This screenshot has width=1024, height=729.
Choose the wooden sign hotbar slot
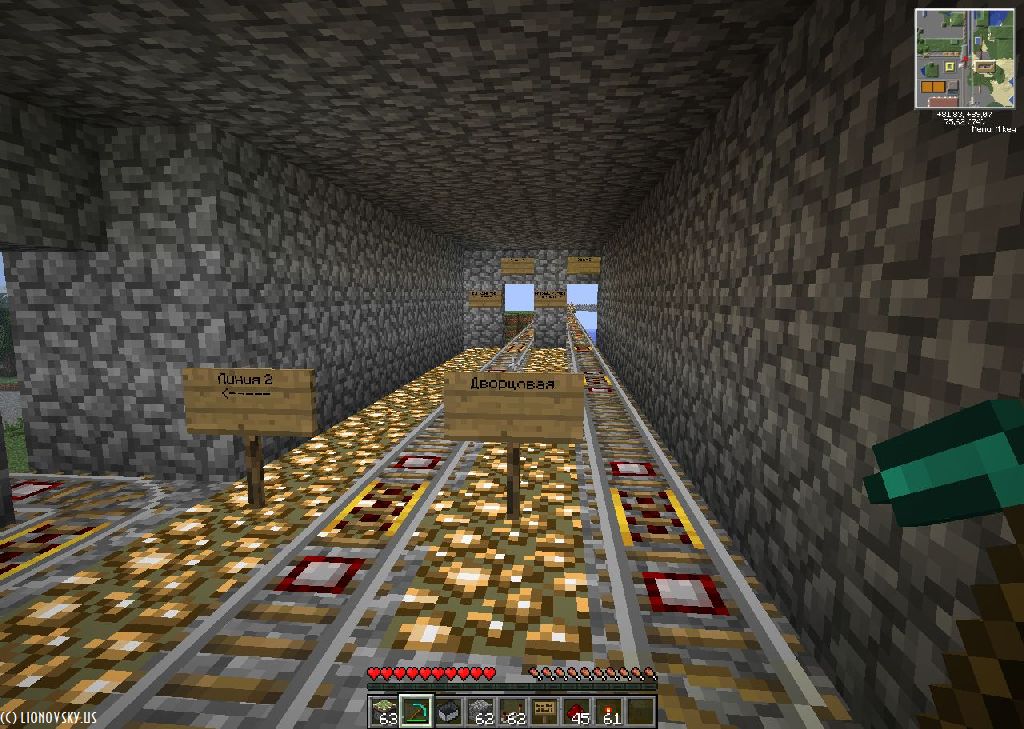(x=545, y=711)
